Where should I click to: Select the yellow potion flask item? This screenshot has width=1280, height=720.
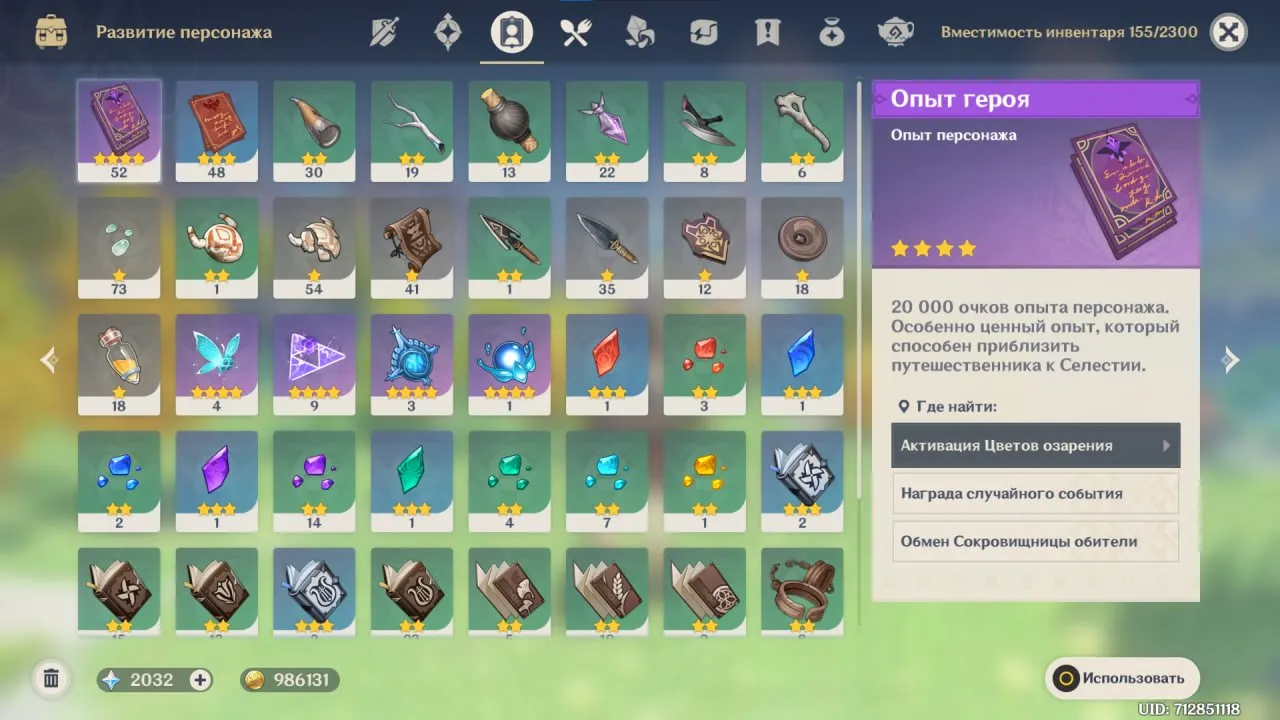point(119,364)
